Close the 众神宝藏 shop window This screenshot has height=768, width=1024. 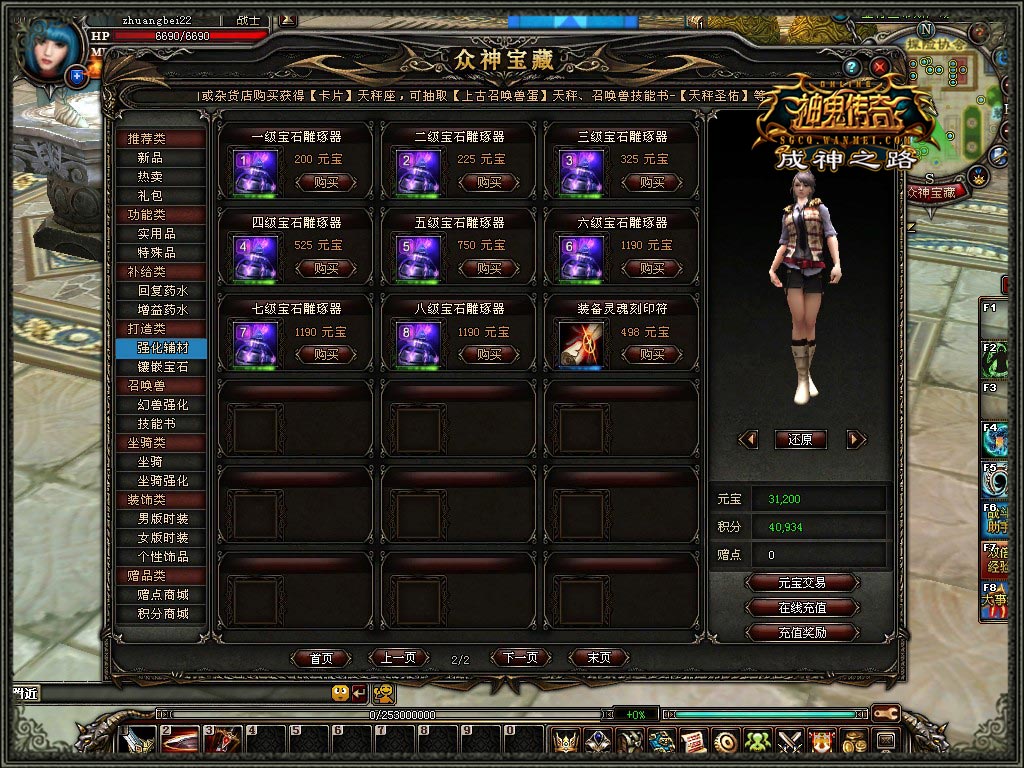point(880,67)
